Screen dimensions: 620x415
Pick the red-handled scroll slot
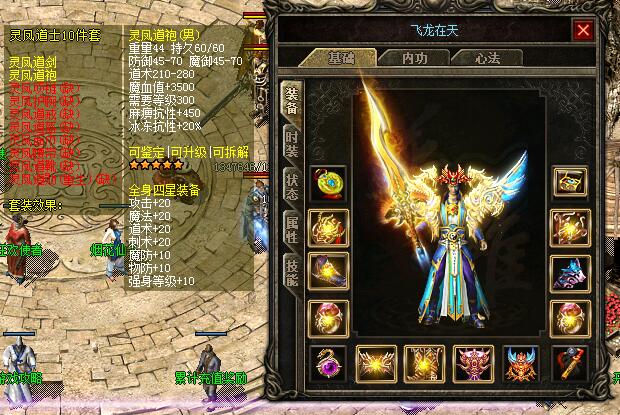pyautogui.click(x=571, y=362)
